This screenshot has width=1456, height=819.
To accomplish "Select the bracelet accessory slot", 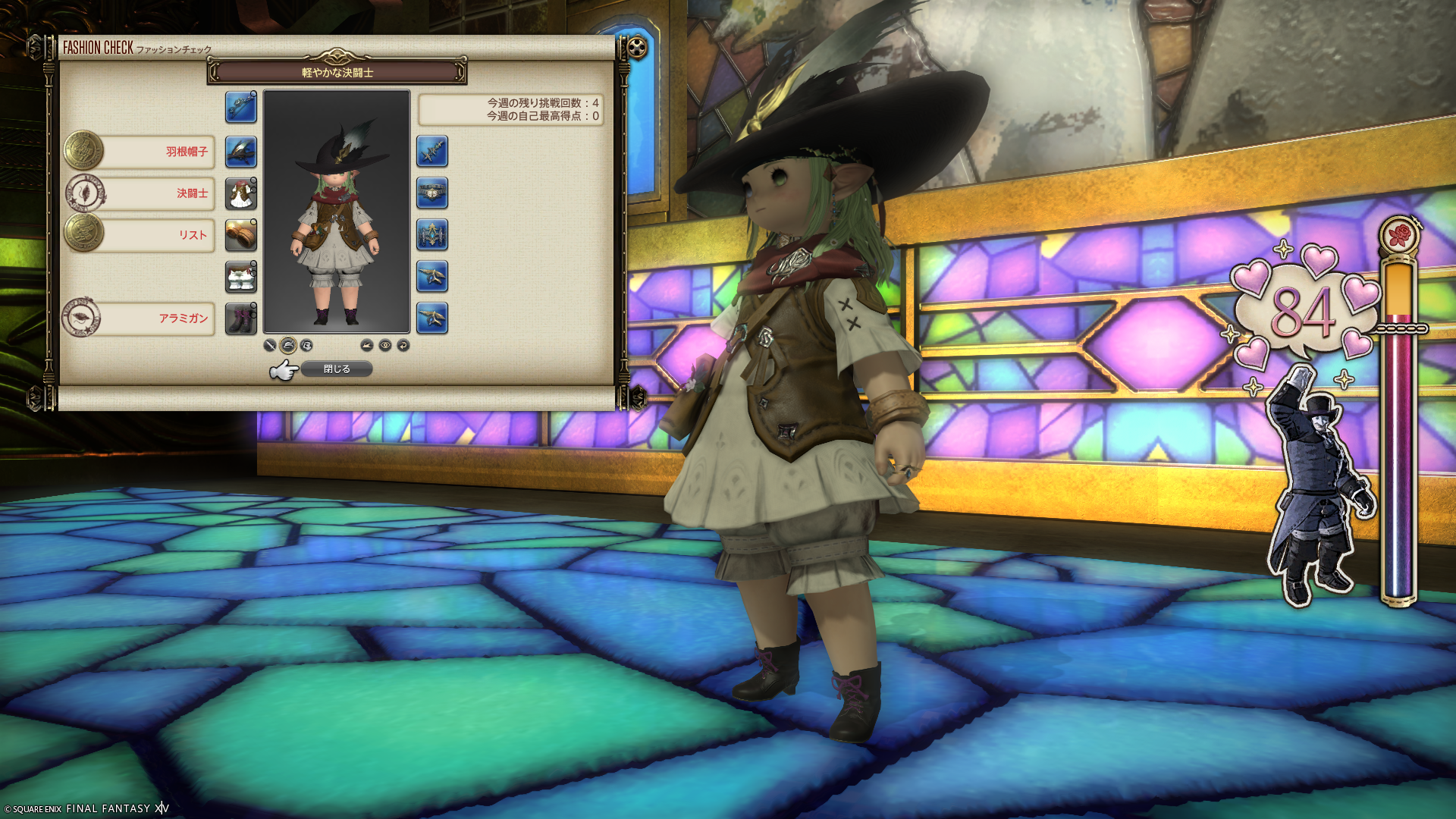I will click(x=432, y=235).
